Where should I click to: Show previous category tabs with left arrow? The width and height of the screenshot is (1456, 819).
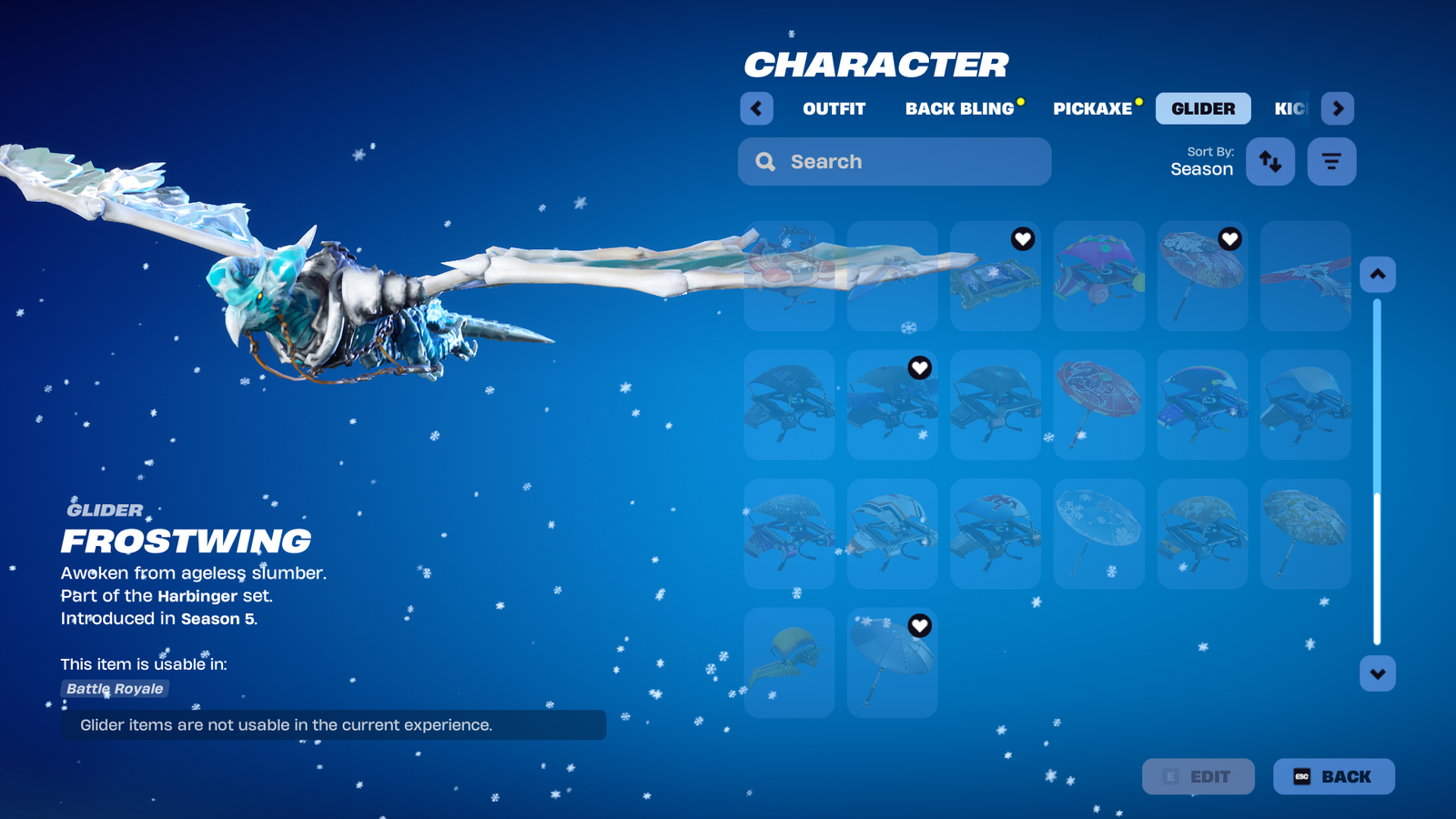tap(756, 108)
